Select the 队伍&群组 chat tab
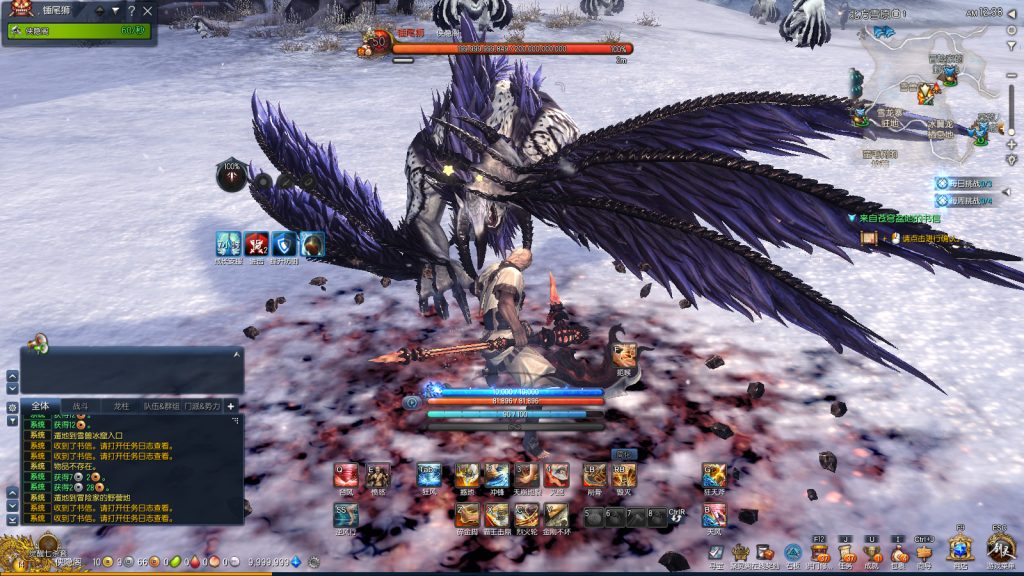 (x=161, y=406)
